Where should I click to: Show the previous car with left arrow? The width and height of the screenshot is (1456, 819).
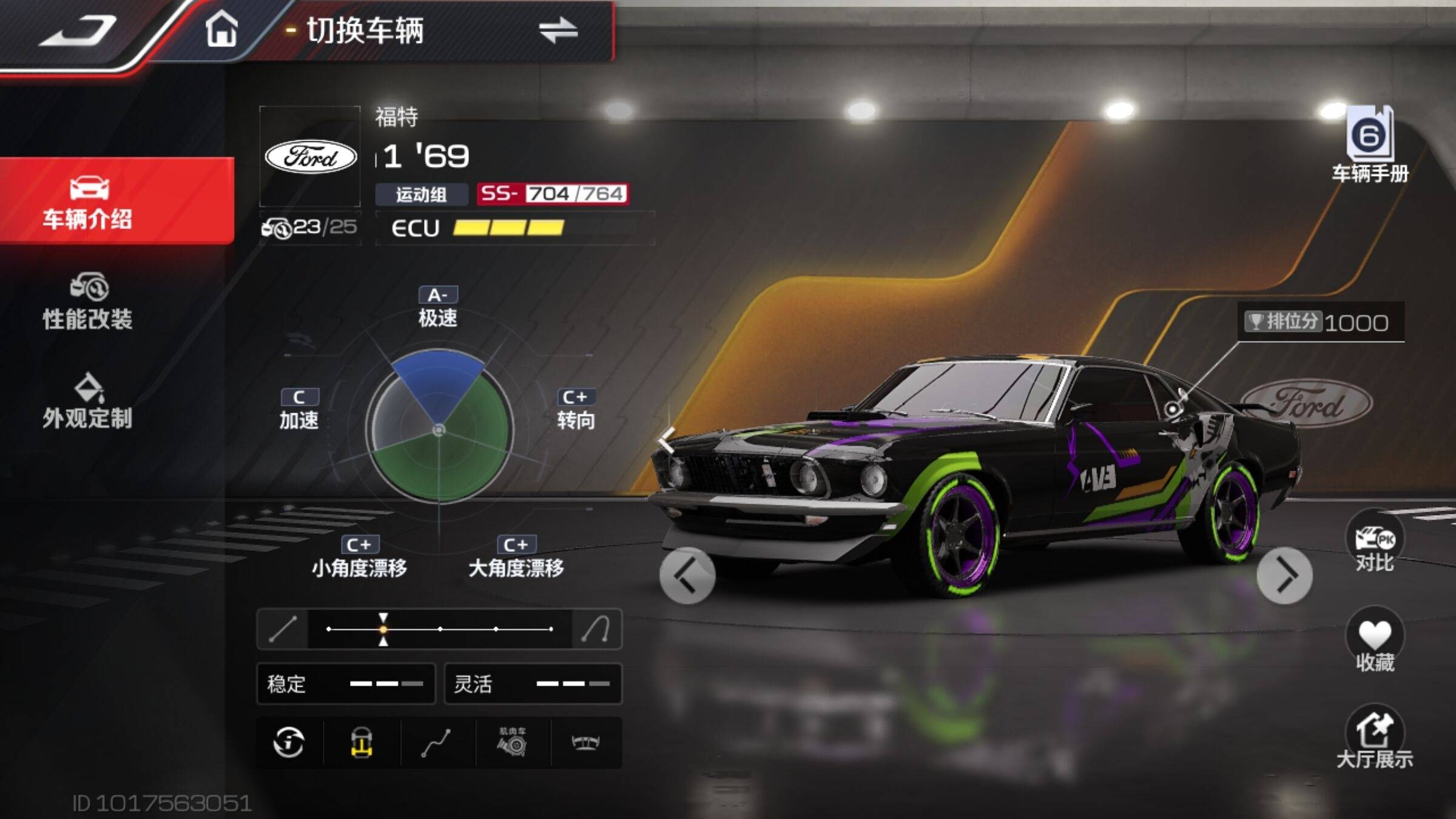pyautogui.click(x=687, y=576)
